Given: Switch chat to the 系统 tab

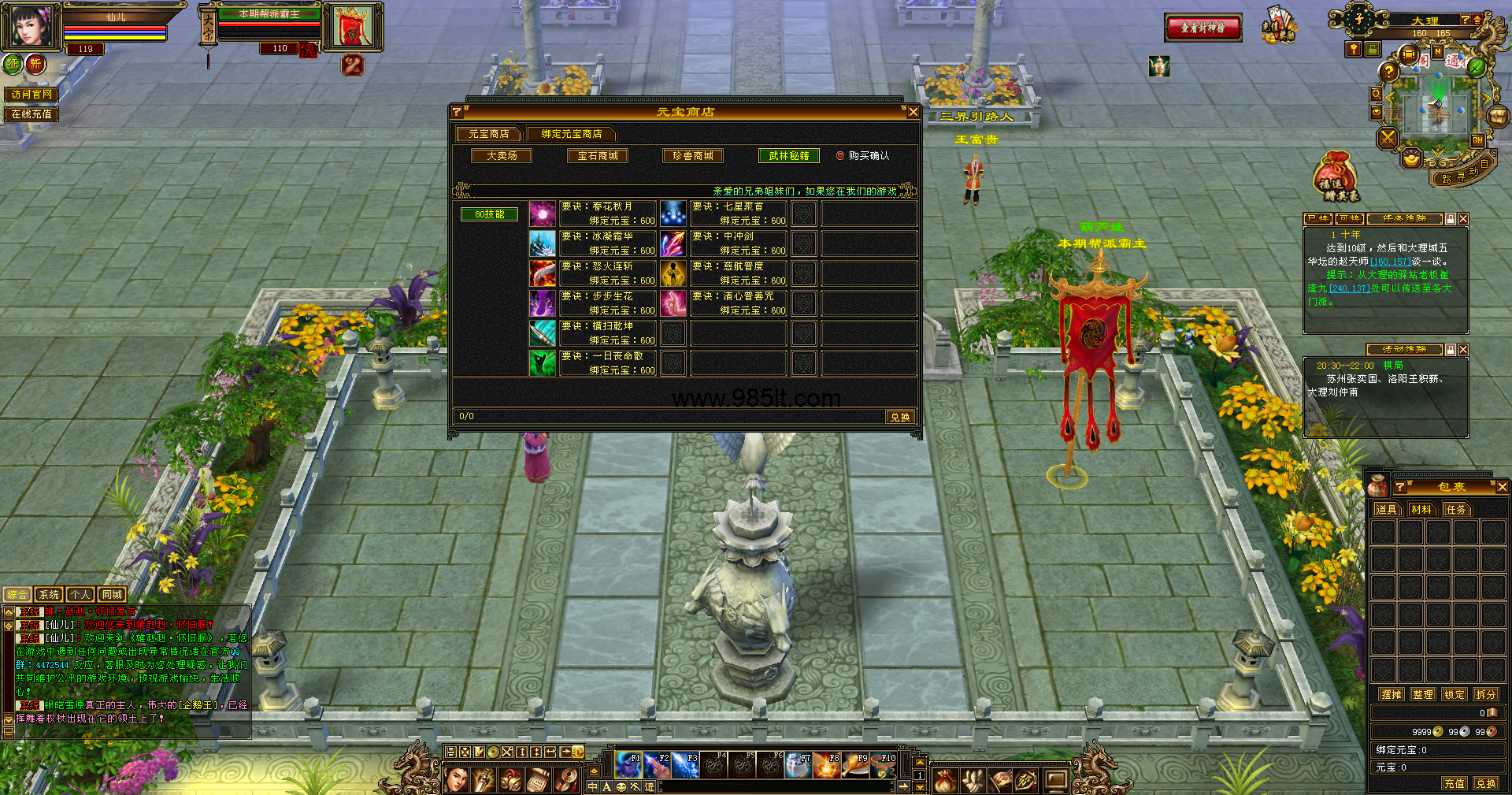Looking at the screenshot, I should click(49, 595).
